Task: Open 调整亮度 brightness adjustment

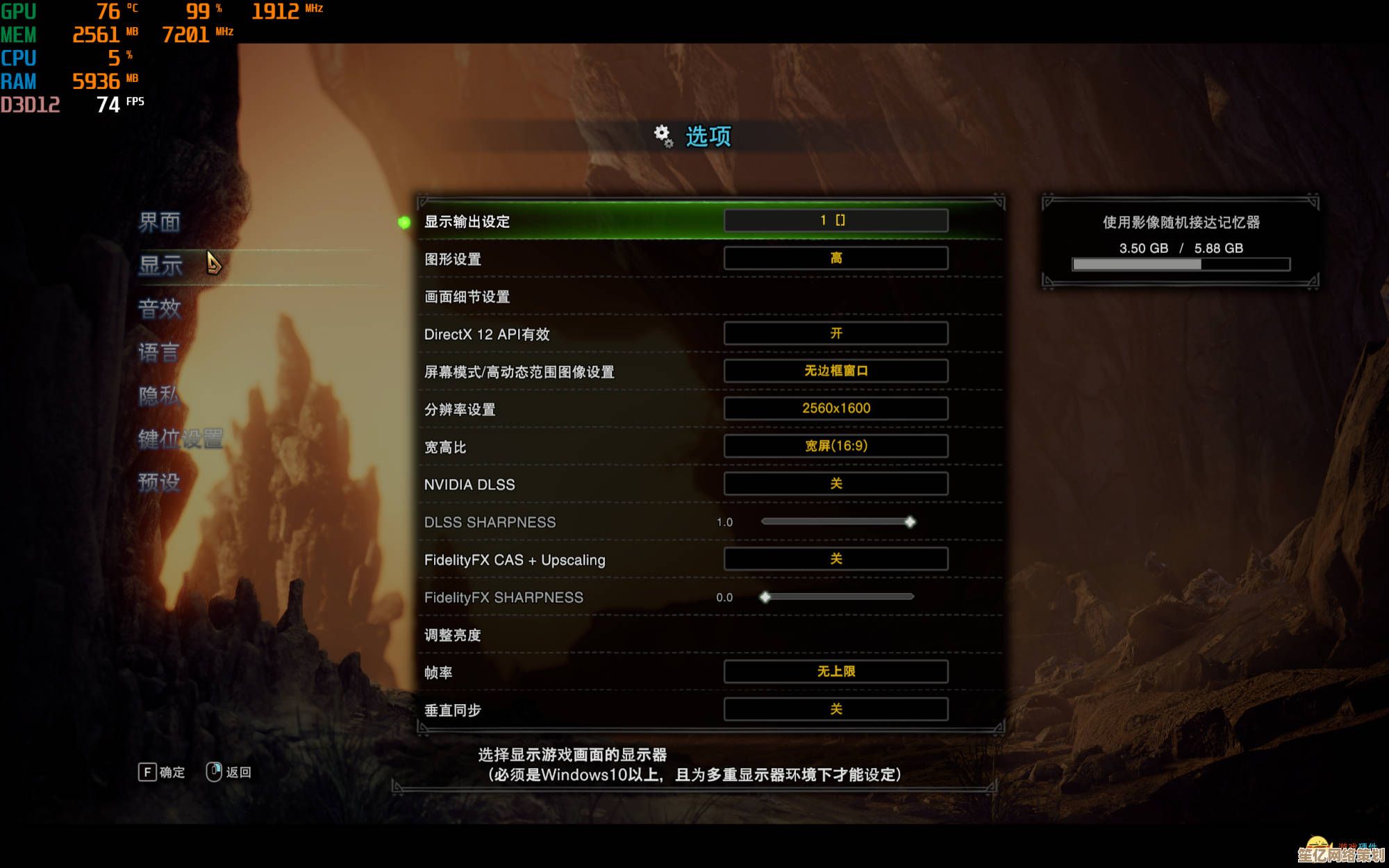Action: pos(453,635)
